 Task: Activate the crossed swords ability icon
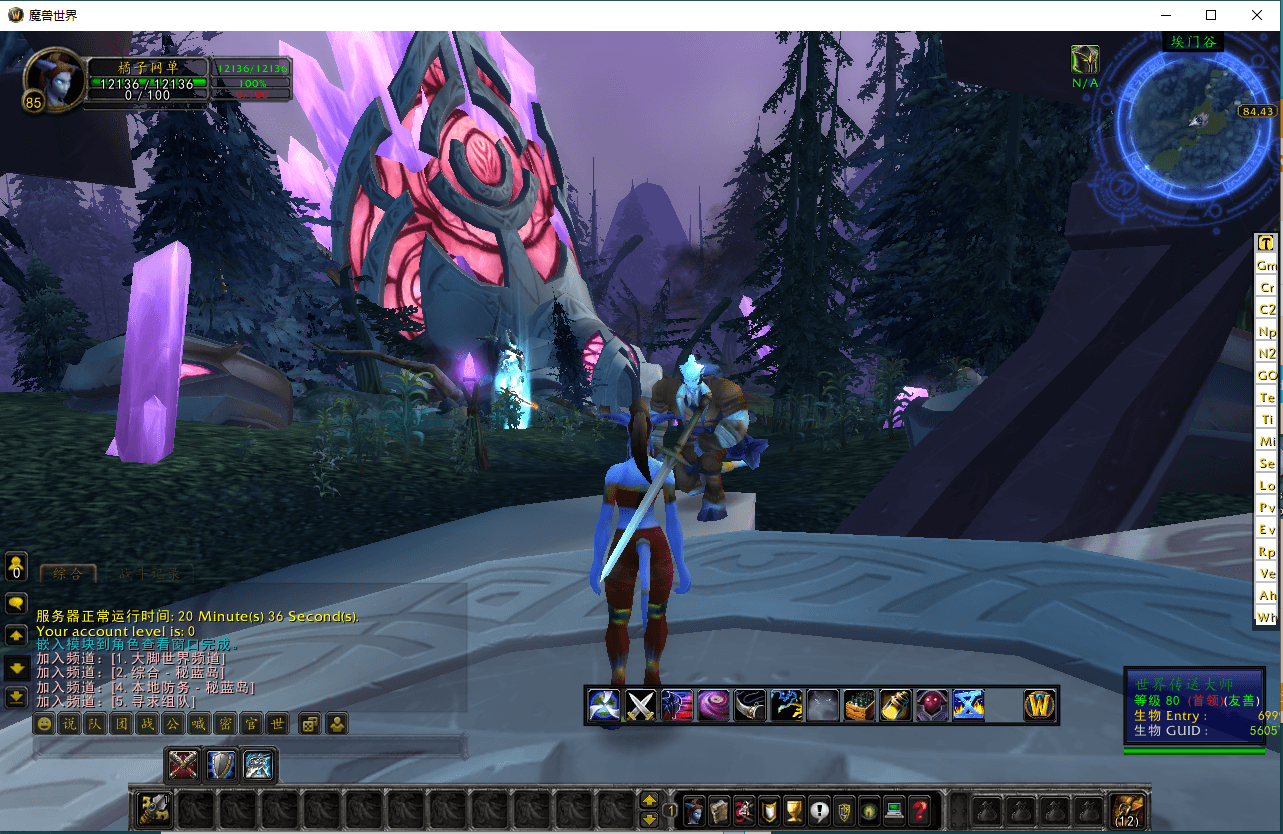(640, 706)
